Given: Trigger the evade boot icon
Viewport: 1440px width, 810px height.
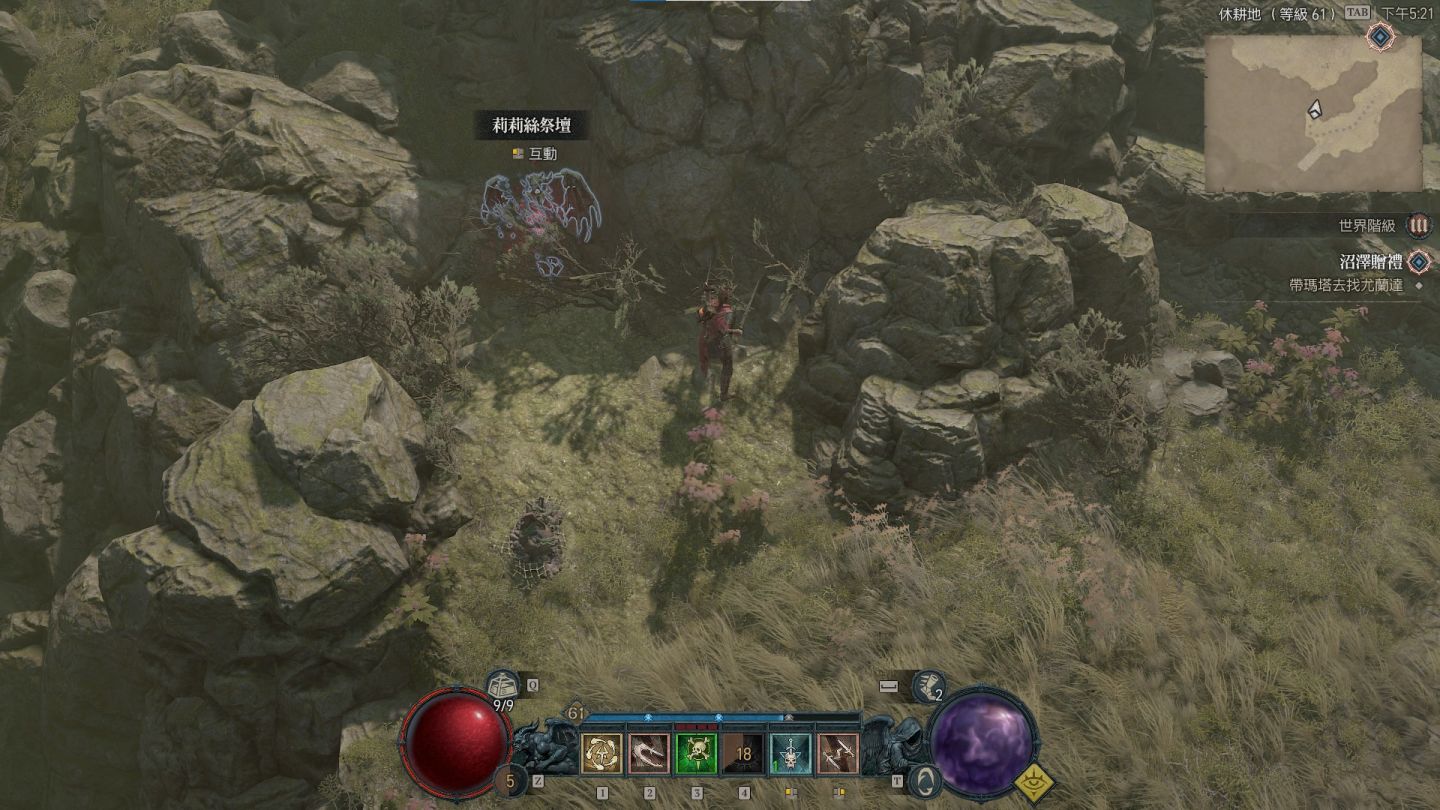Looking at the screenshot, I should 928,686.
